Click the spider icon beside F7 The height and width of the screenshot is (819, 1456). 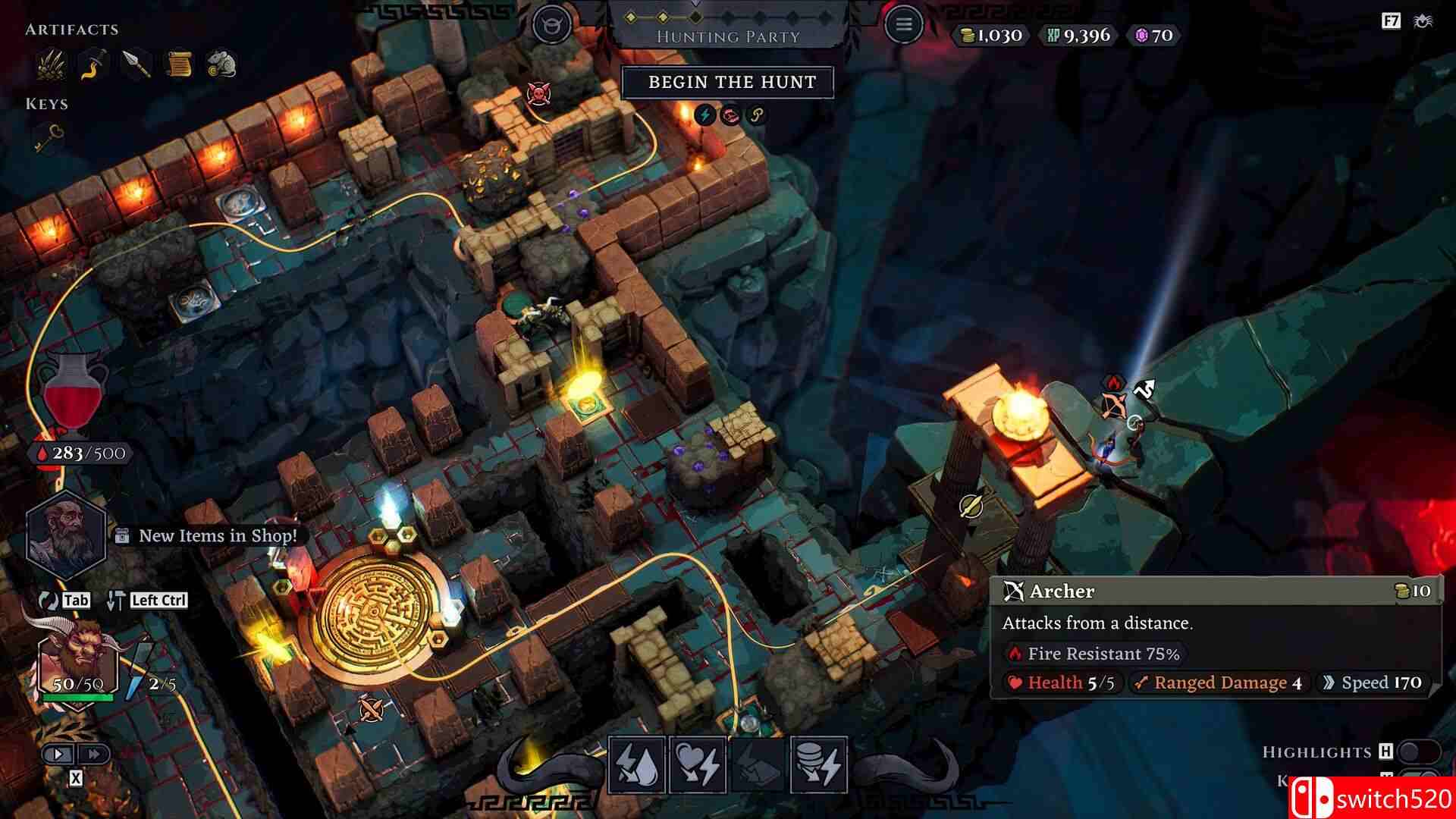coord(1423,21)
